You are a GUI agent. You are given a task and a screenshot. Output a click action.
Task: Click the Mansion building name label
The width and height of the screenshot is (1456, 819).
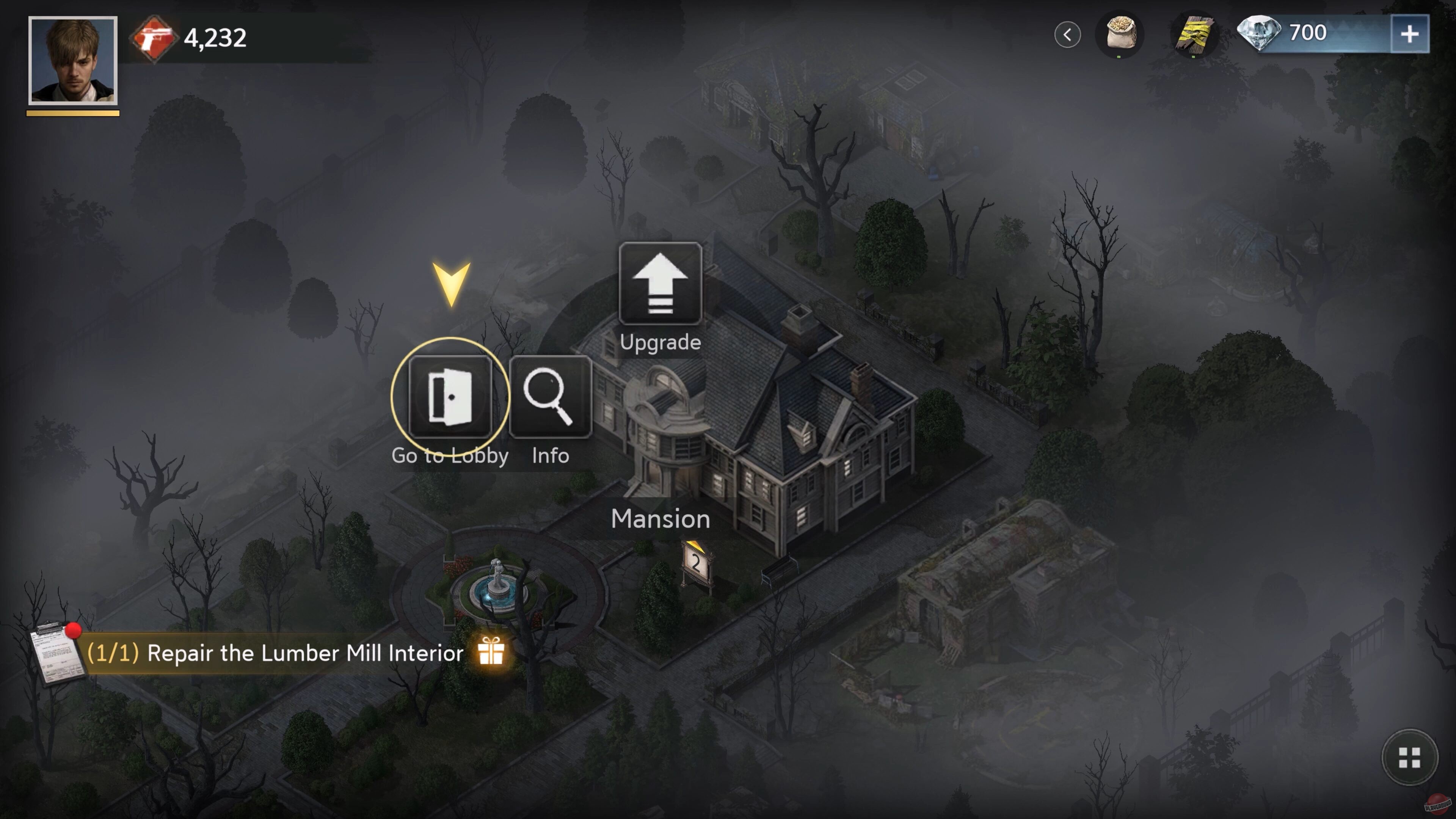pos(661,519)
